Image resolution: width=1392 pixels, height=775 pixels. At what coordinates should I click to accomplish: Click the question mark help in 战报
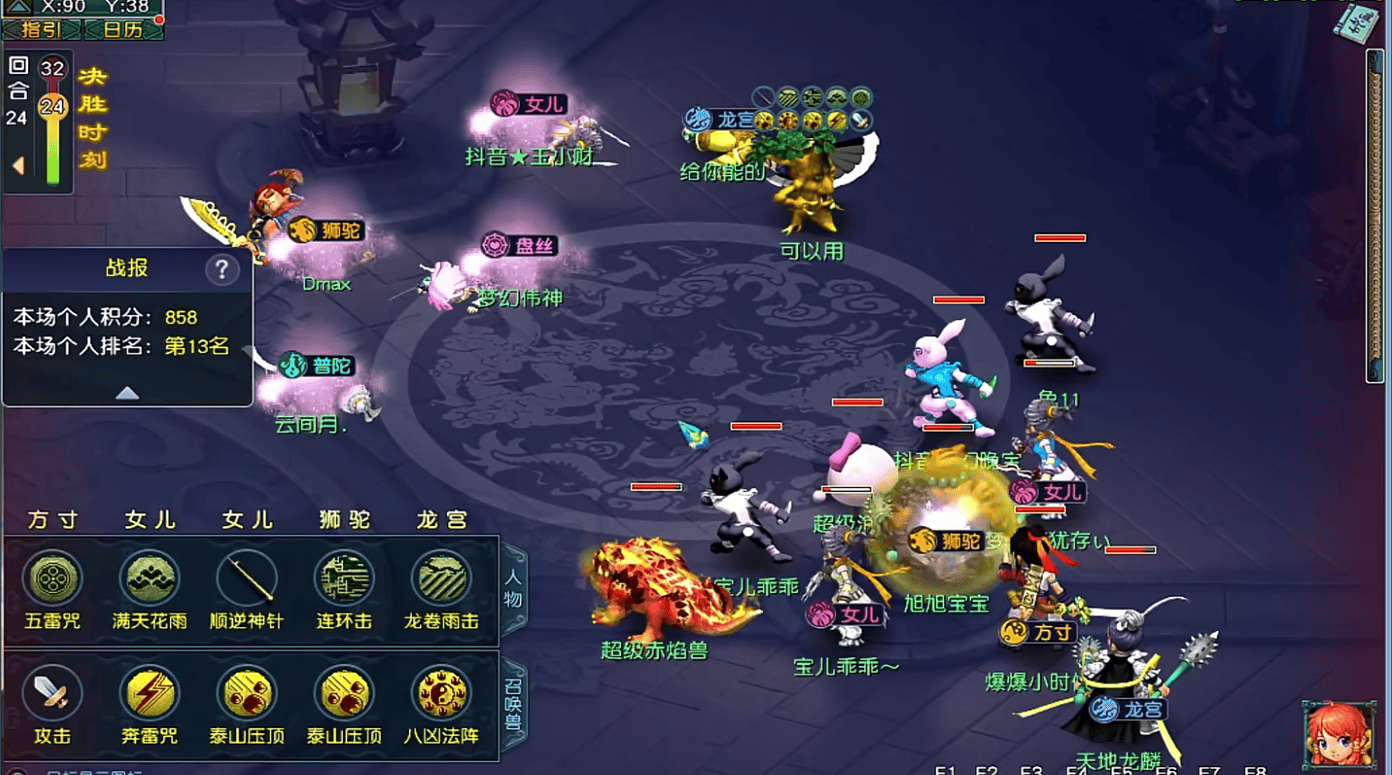[222, 269]
